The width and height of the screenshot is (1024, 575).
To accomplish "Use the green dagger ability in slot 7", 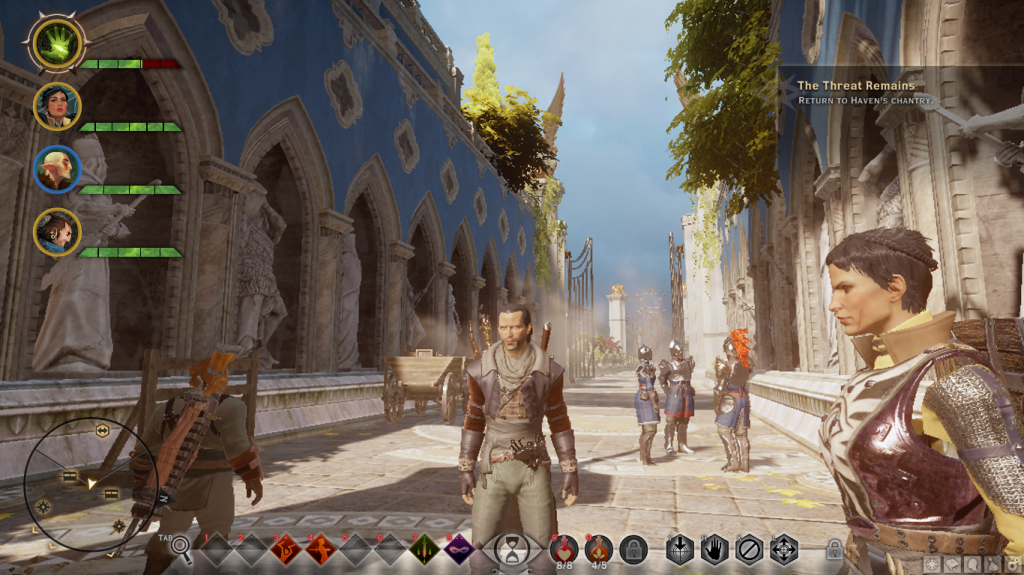I will [424, 548].
